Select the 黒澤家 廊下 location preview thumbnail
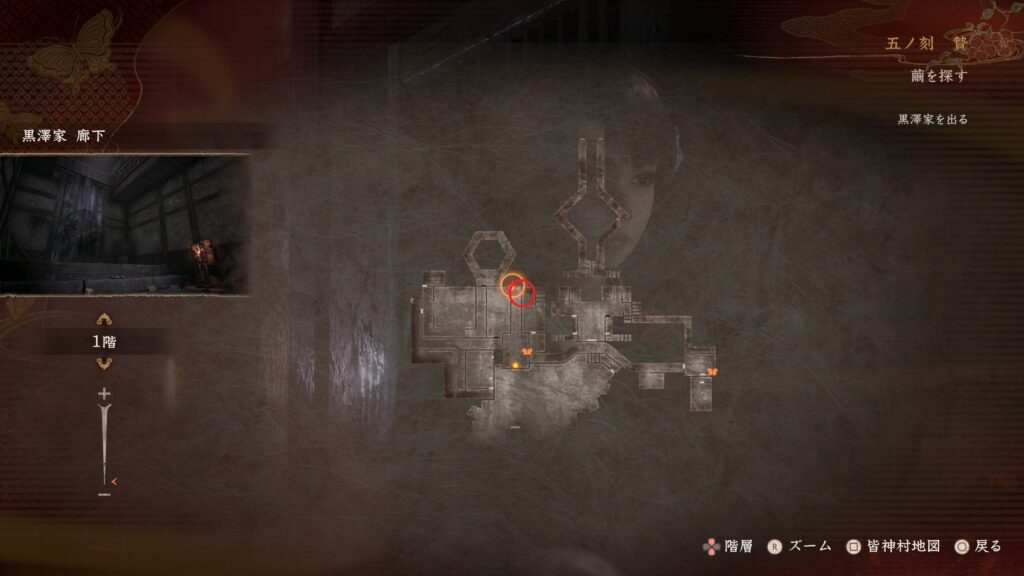The image size is (1024, 576). 125,224
